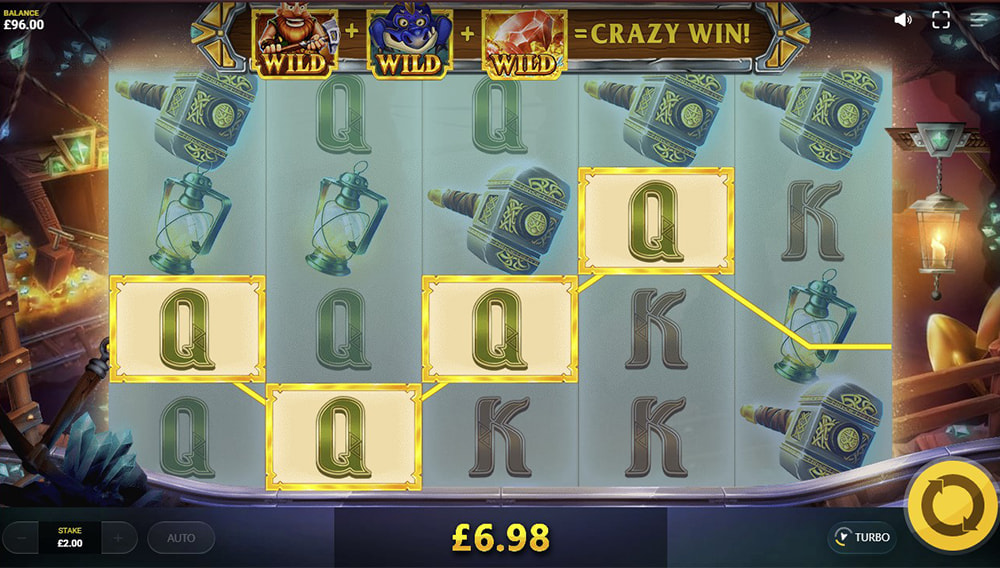Decrease the stake with the minus button
Screen dimensions: 1000x568
(x=20, y=538)
